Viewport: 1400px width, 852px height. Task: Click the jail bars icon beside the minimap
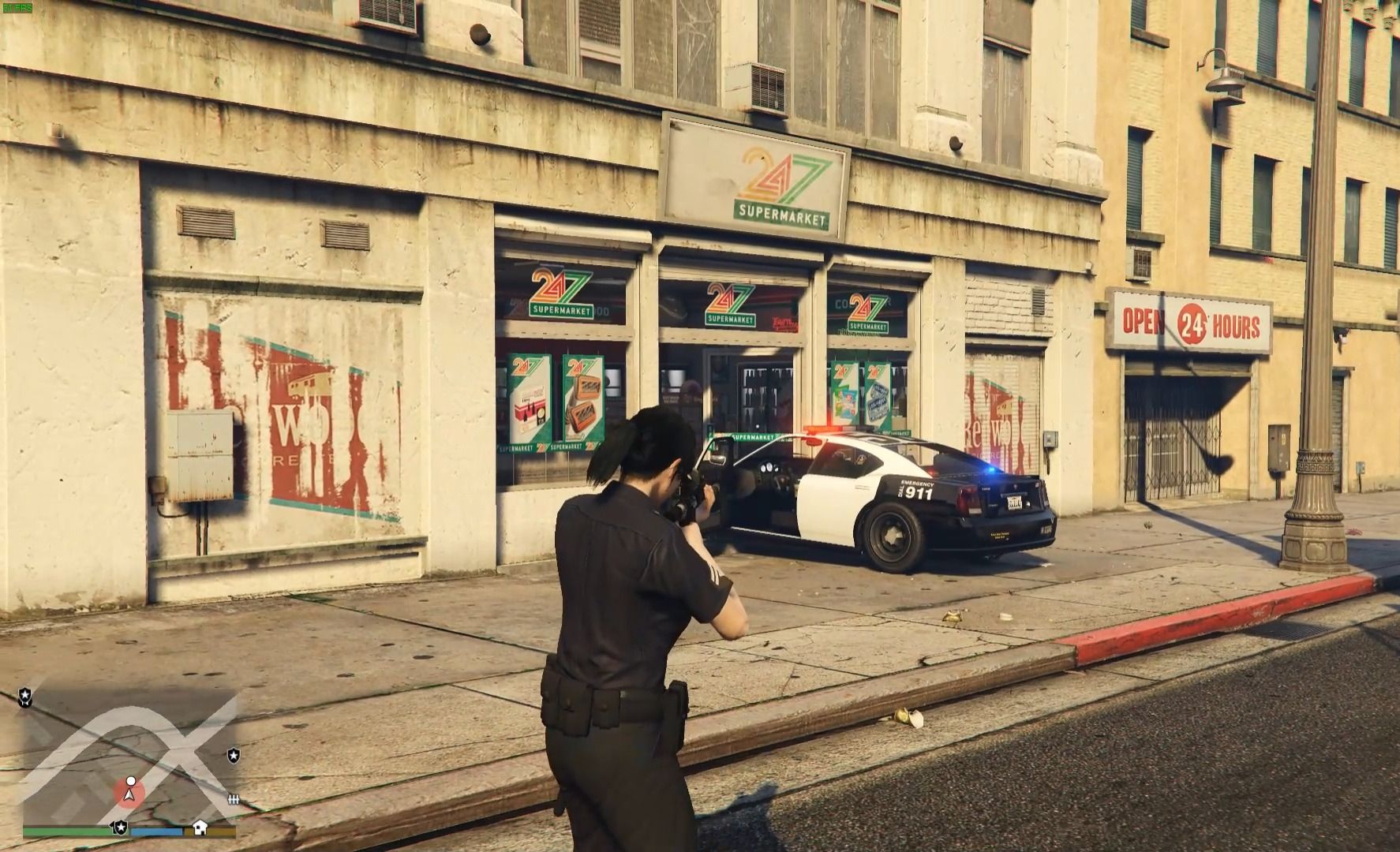(x=234, y=799)
